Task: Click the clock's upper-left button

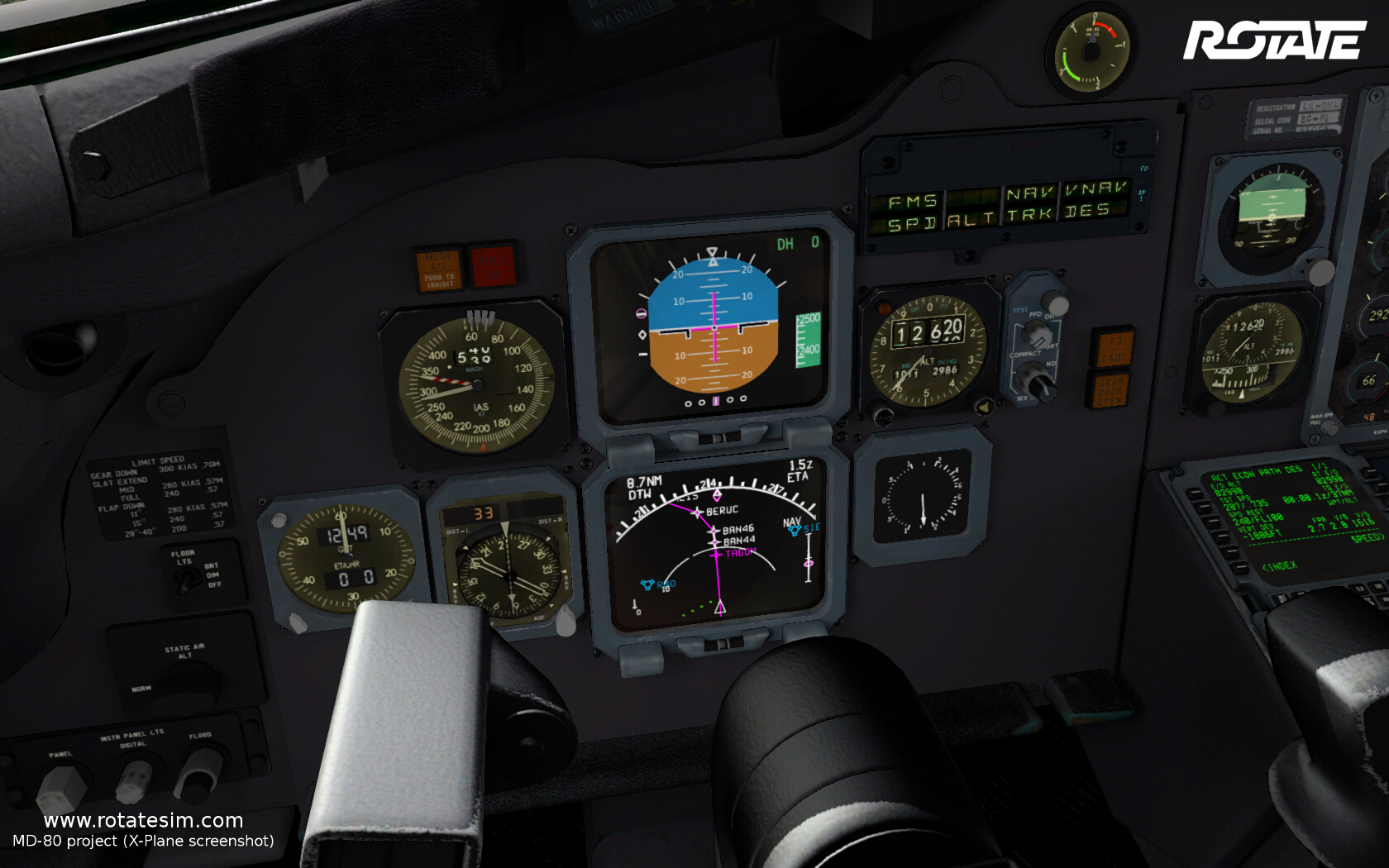Action: tap(279, 520)
